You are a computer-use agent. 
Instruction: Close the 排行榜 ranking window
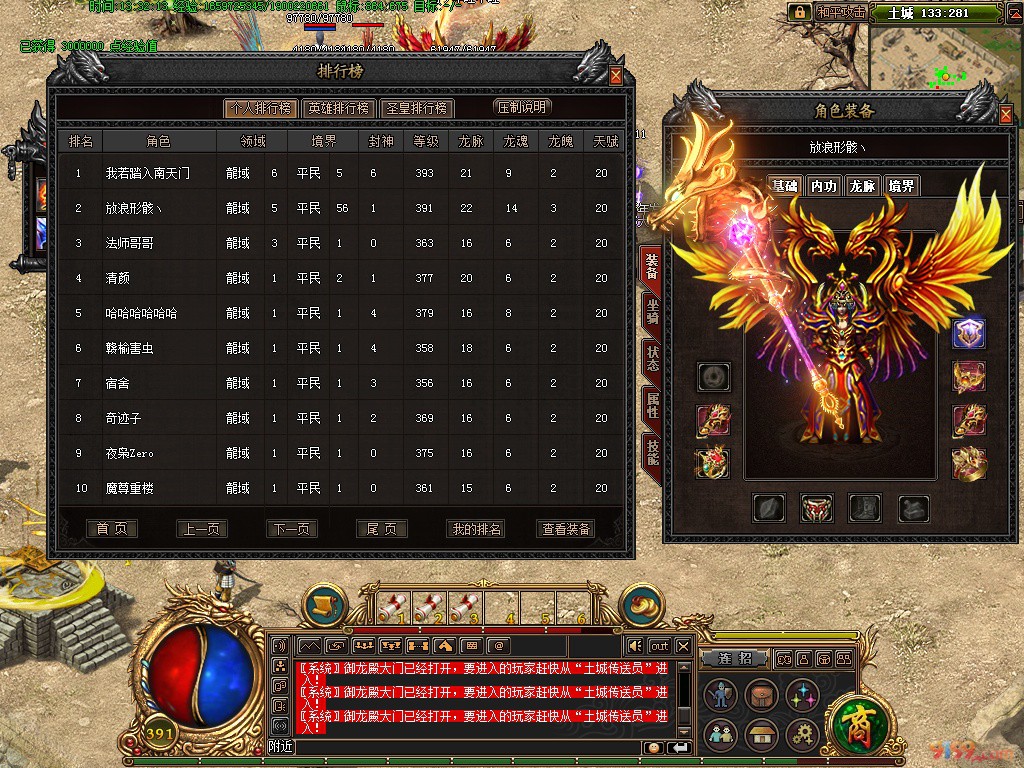point(616,76)
